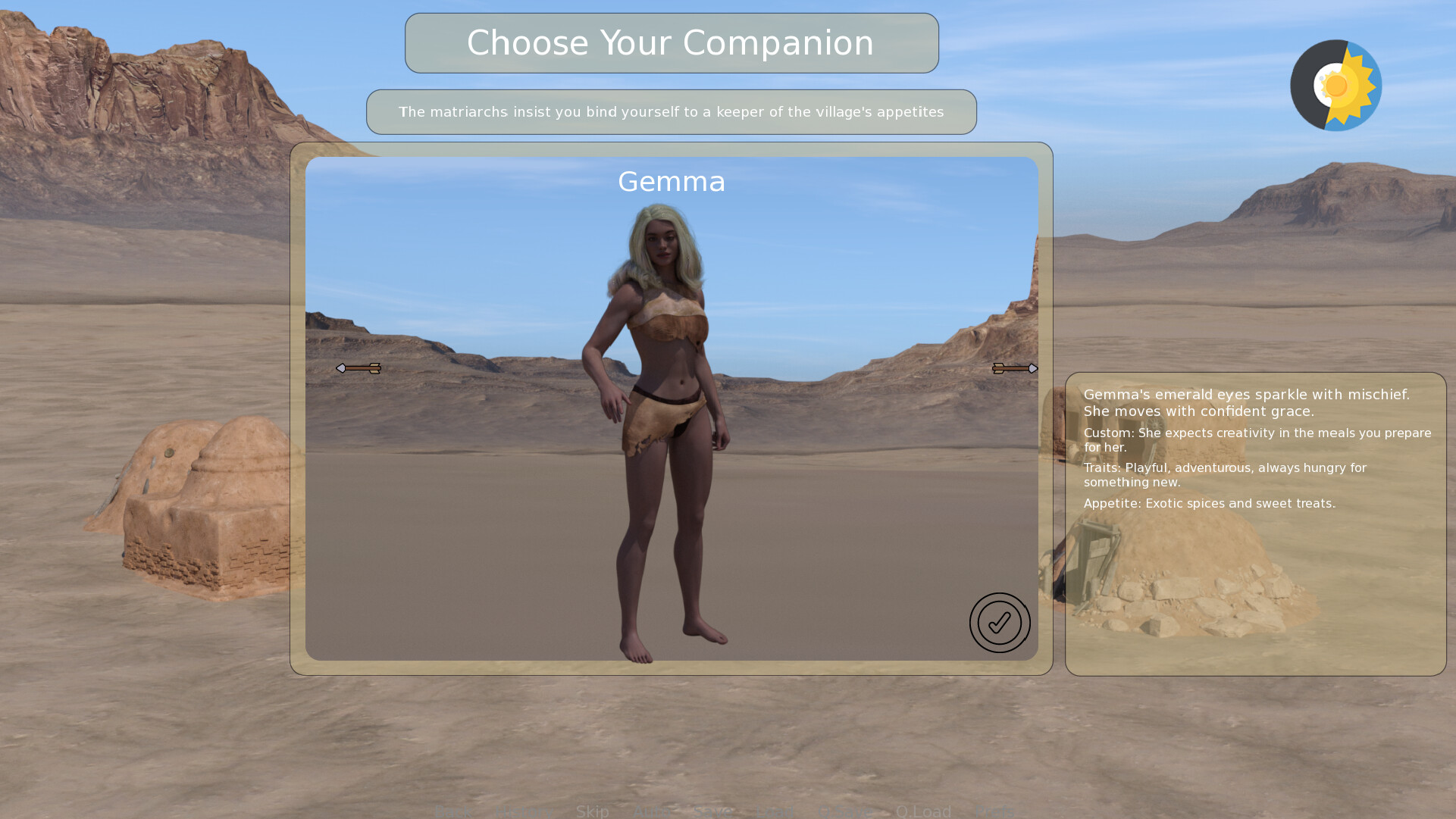Click the arrowhead on the right navigation arrow

tap(1034, 368)
